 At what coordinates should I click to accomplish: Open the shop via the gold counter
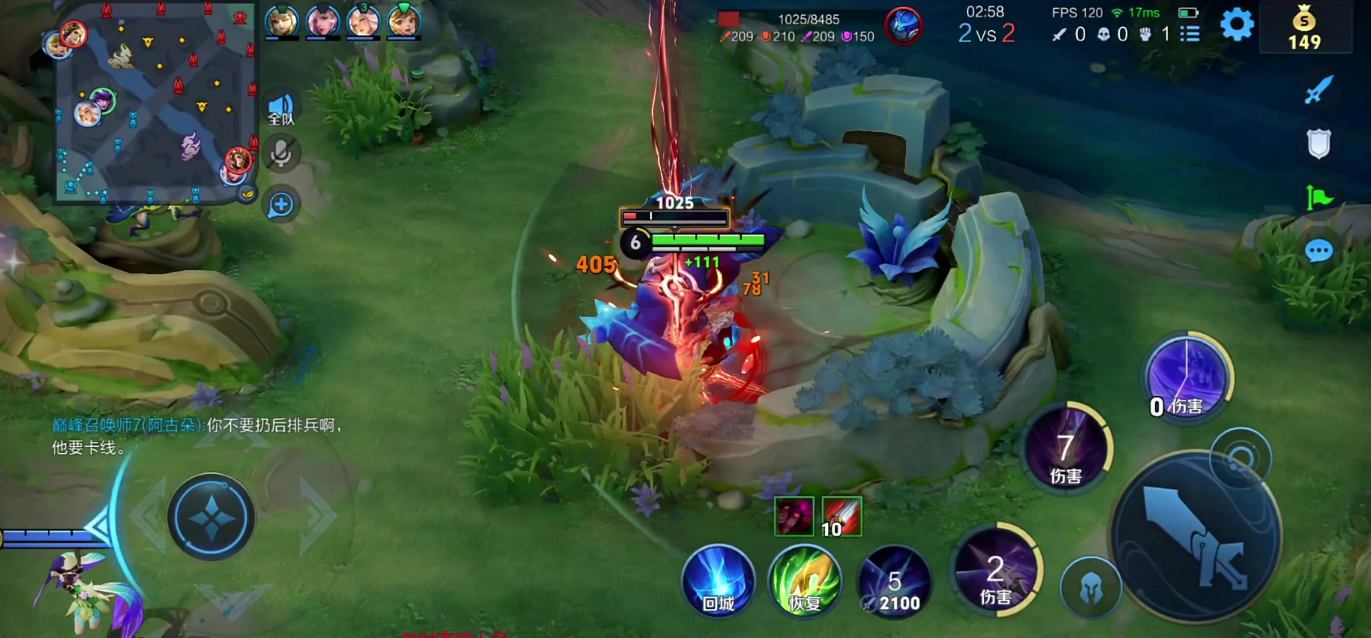pyautogui.click(x=1304, y=28)
